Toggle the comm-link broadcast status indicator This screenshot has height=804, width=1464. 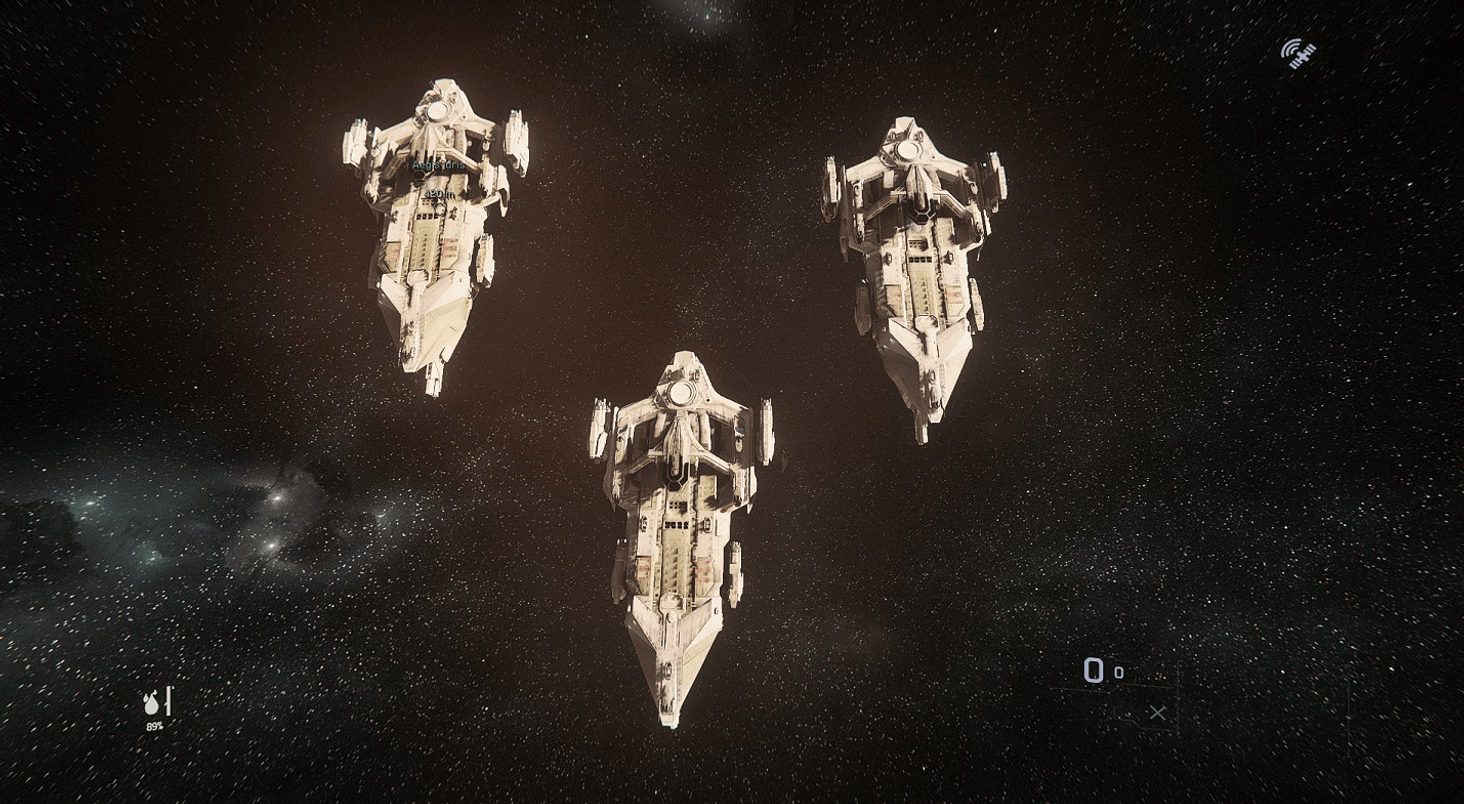tap(1300, 54)
